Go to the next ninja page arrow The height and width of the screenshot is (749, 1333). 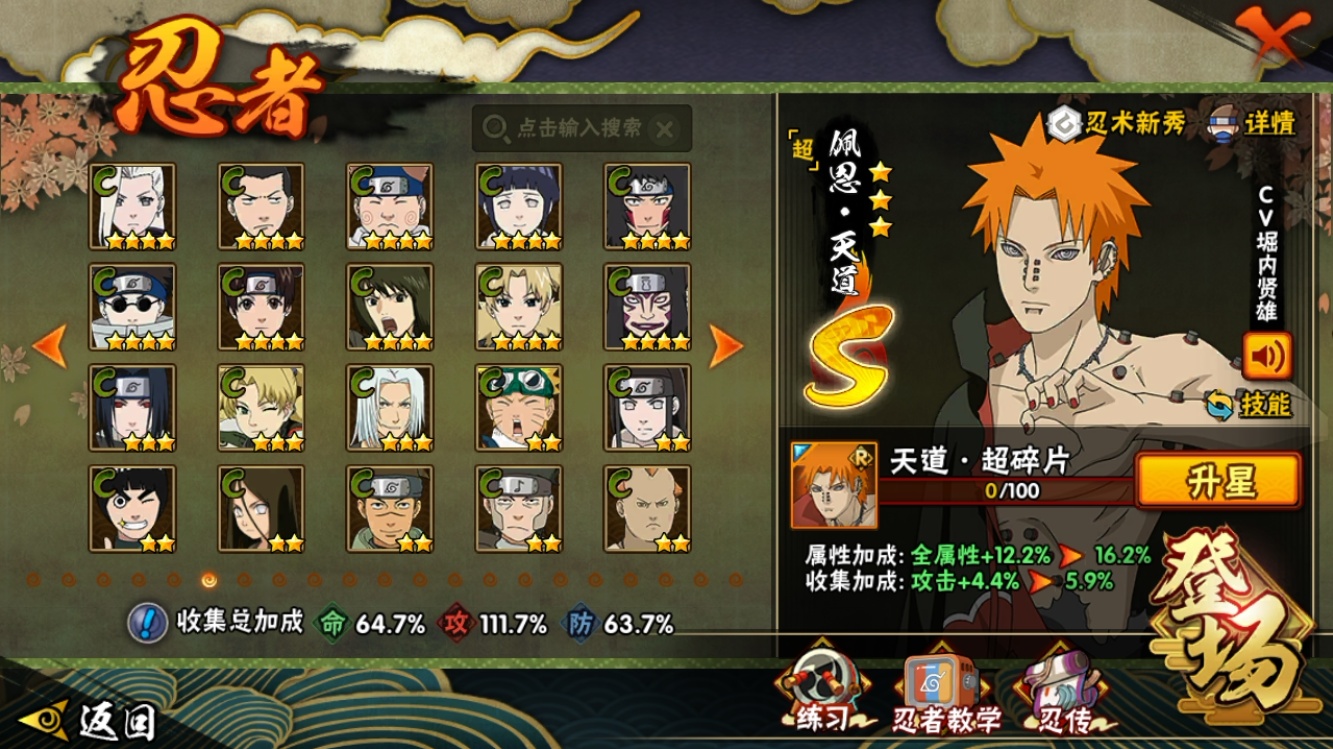726,345
